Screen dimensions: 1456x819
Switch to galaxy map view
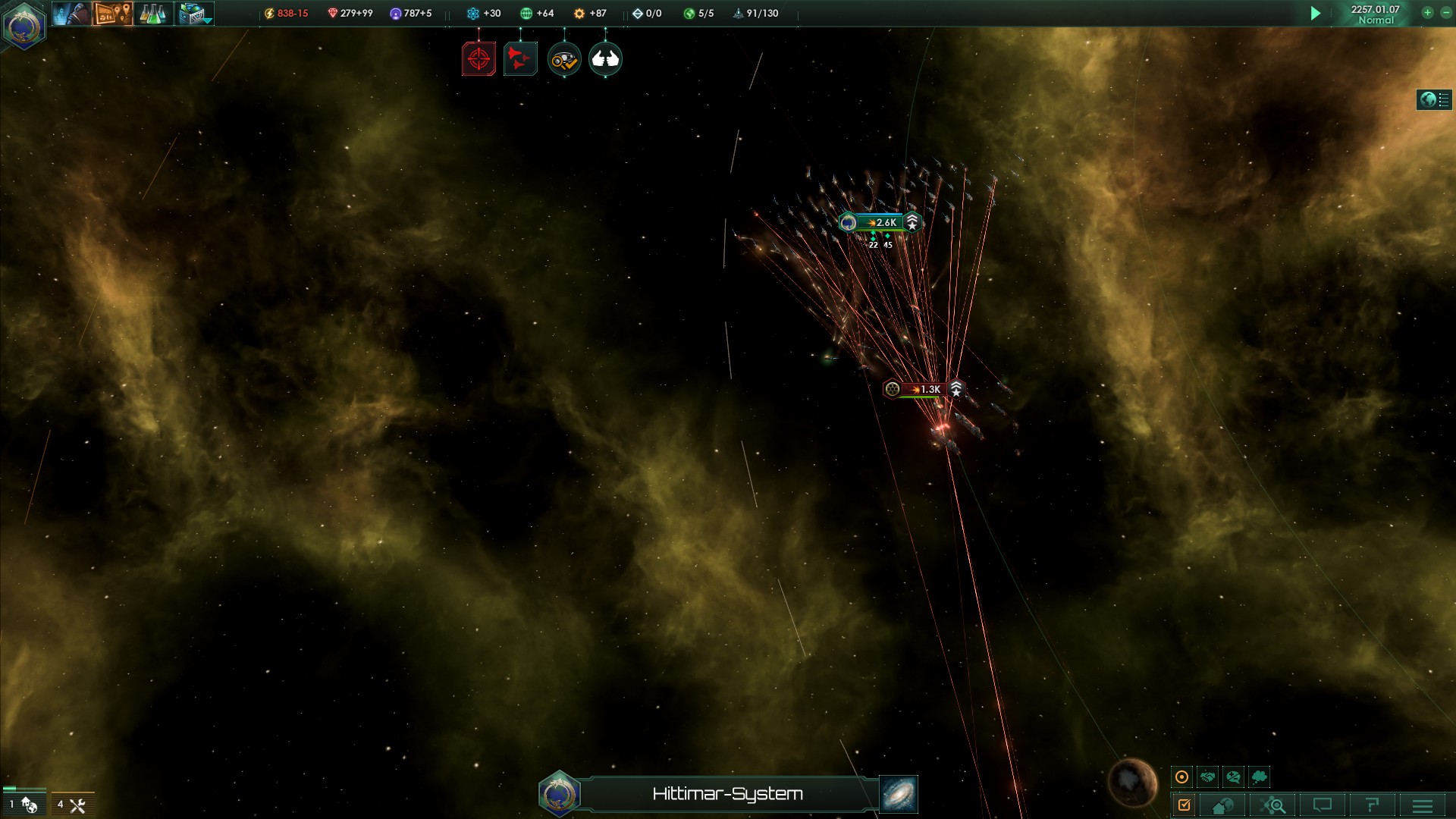[x=899, y=794]
